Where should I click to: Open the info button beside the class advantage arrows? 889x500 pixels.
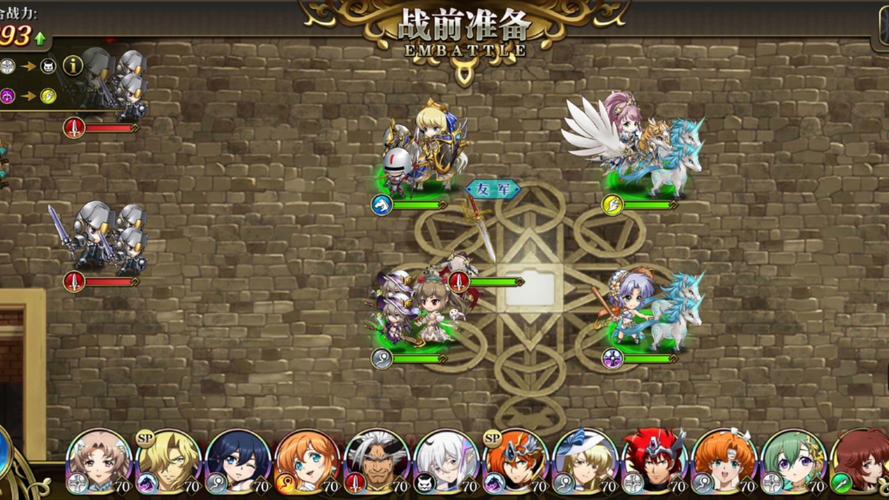click(73, 66)
